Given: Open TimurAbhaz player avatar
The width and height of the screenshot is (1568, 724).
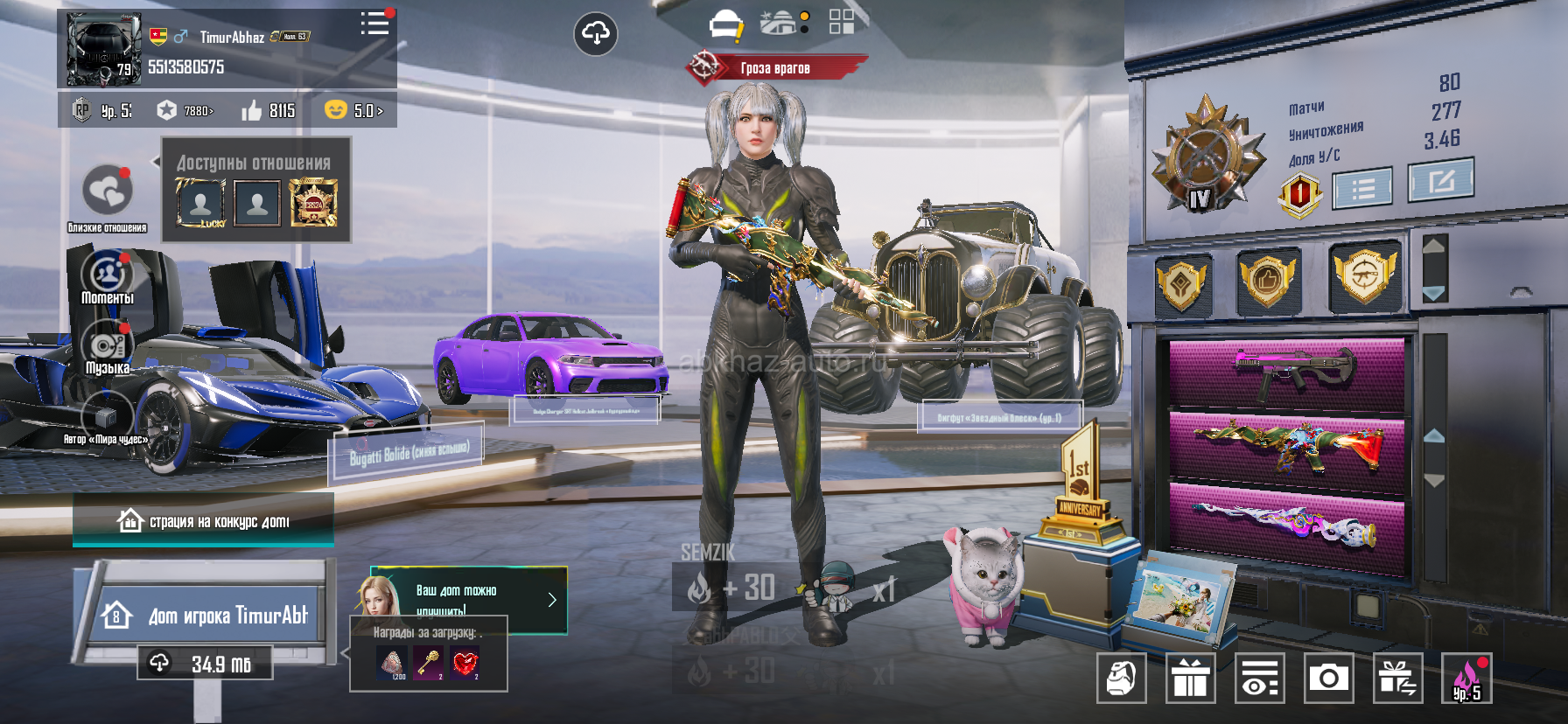Looking at the screenshot, I should click(104, 50).
